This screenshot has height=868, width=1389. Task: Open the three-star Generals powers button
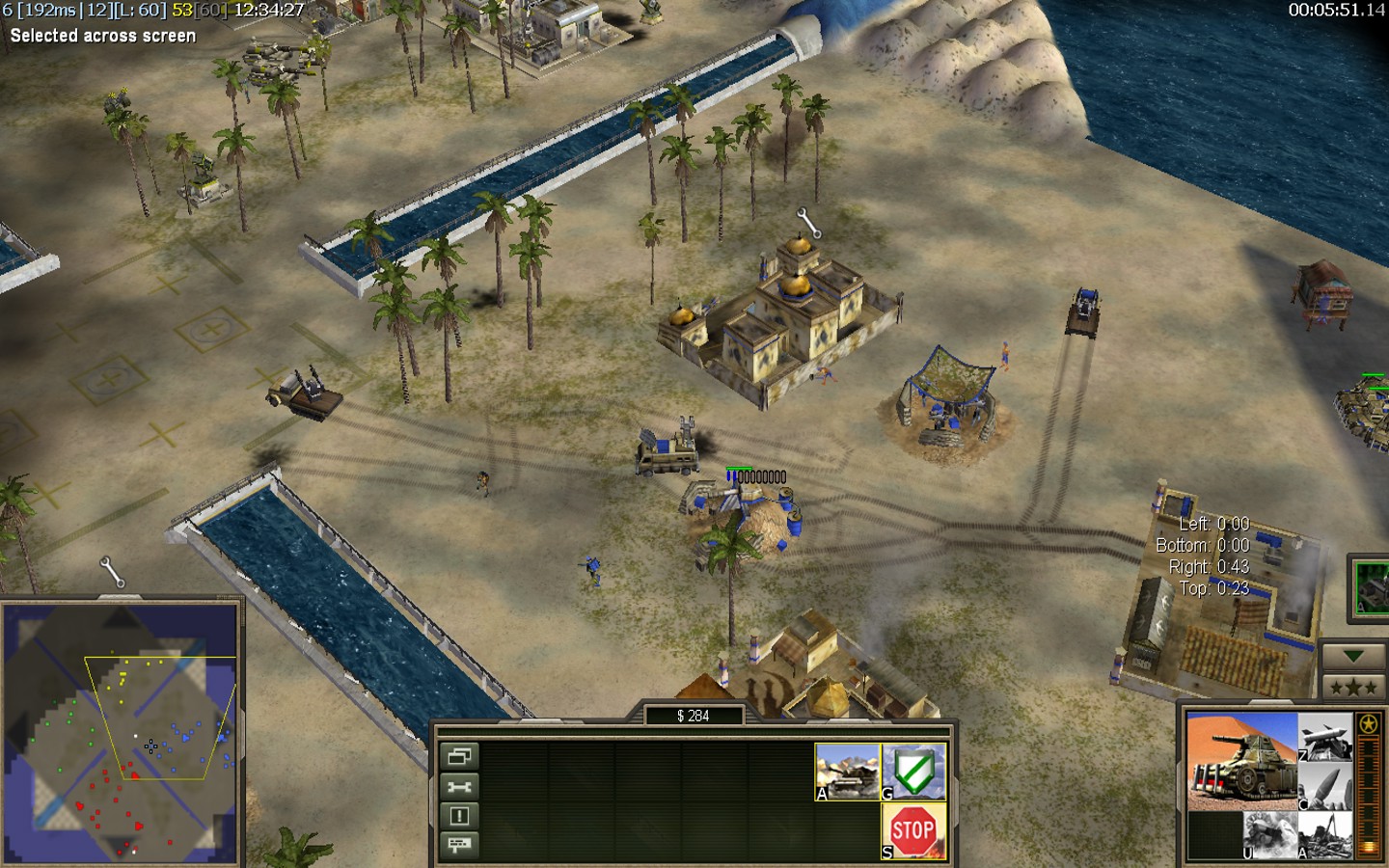[x=1352, y=687]
